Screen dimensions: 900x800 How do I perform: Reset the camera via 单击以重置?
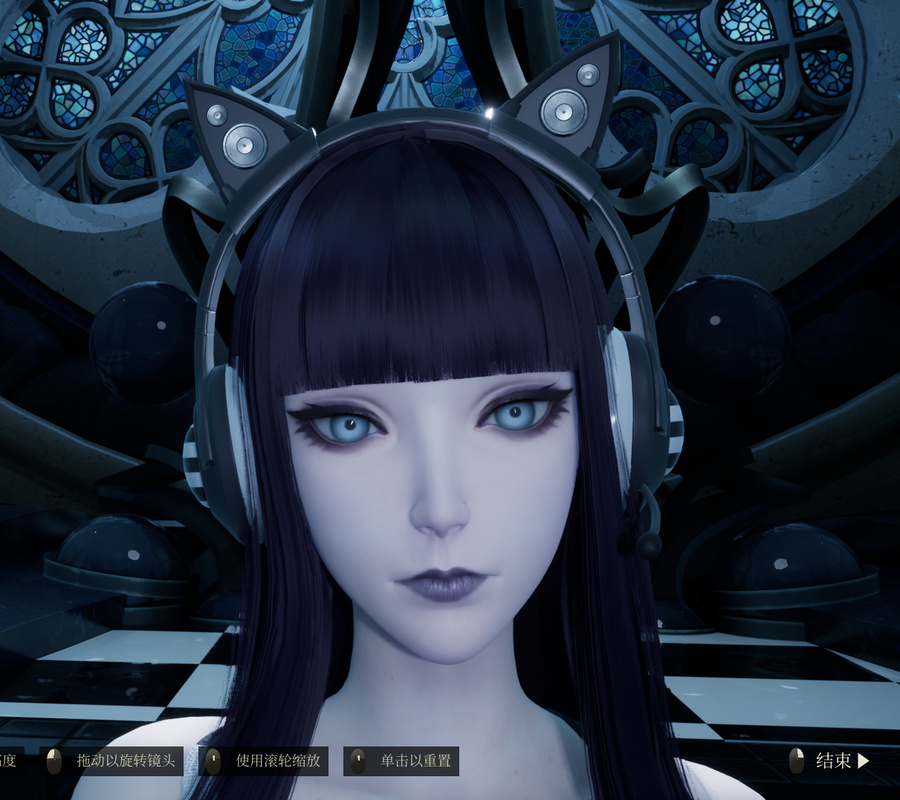pos(401,761)
